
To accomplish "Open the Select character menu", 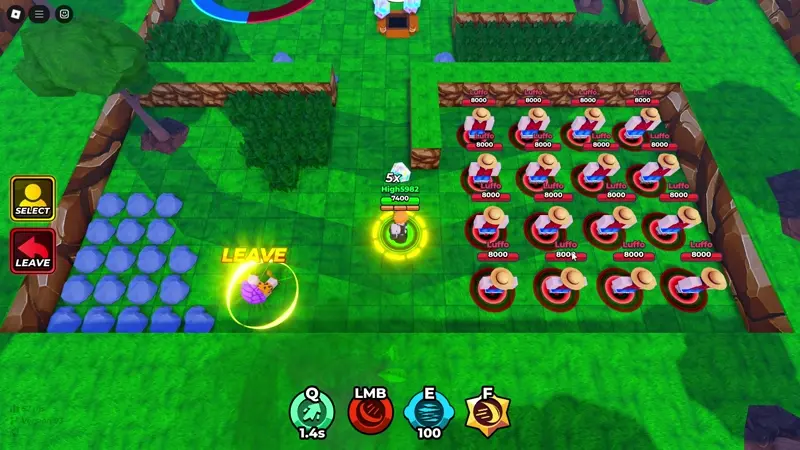I will point(32,198).
